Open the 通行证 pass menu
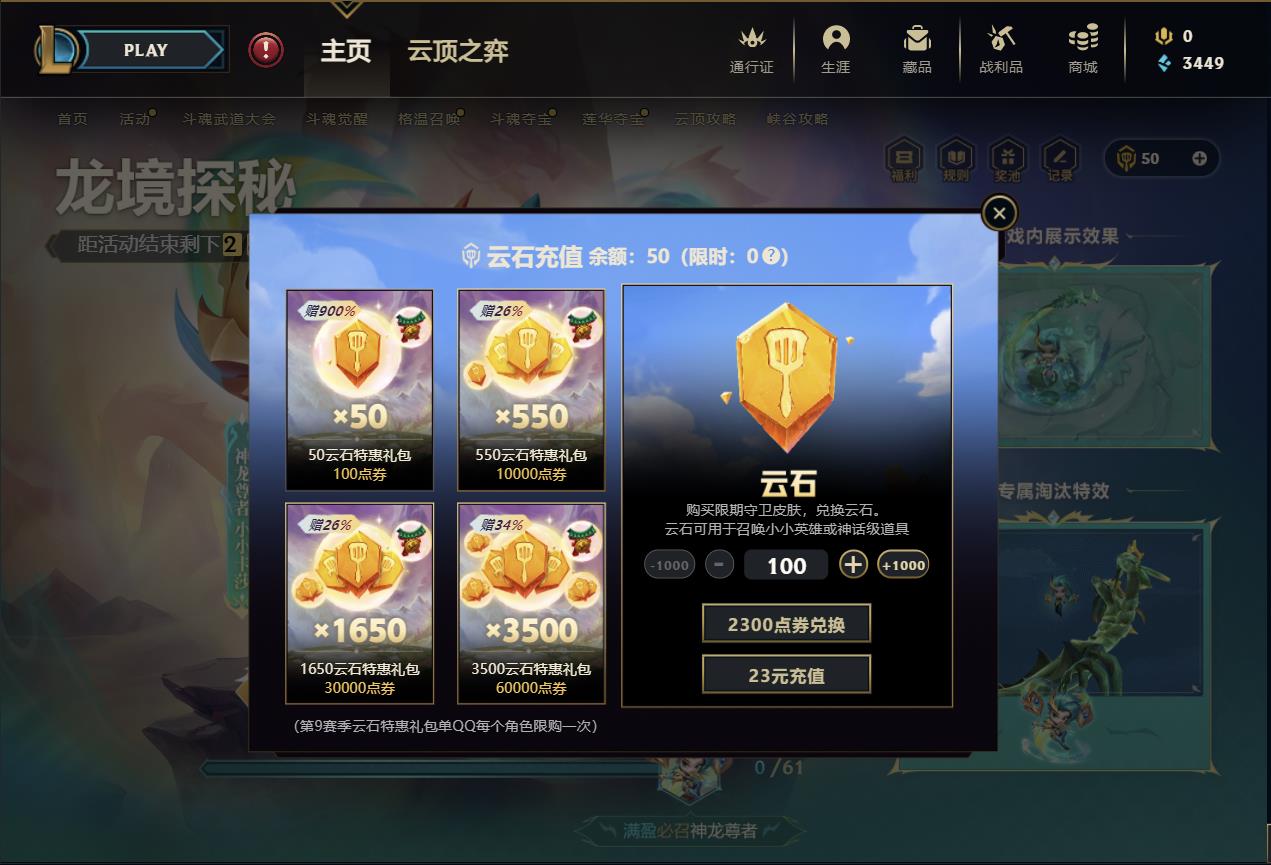This screenshot has height=865, width=1271. point(752,50)
